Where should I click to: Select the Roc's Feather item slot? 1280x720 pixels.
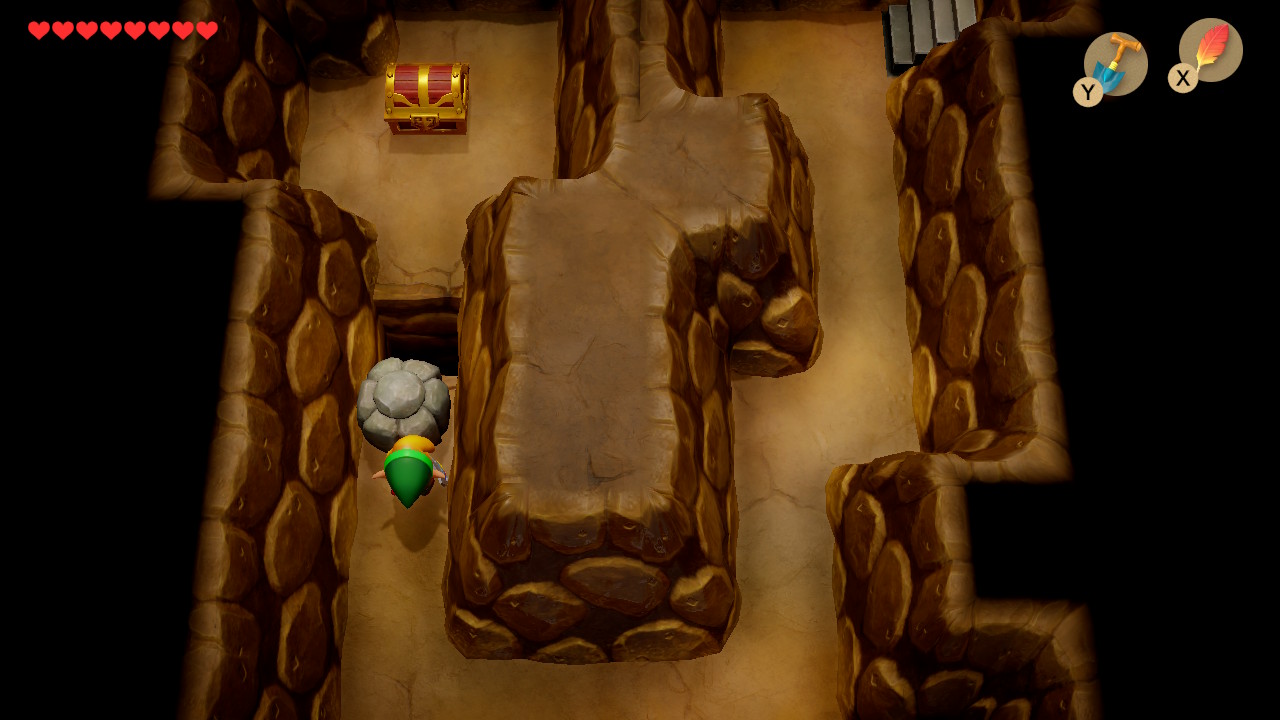coord(1210,50)
